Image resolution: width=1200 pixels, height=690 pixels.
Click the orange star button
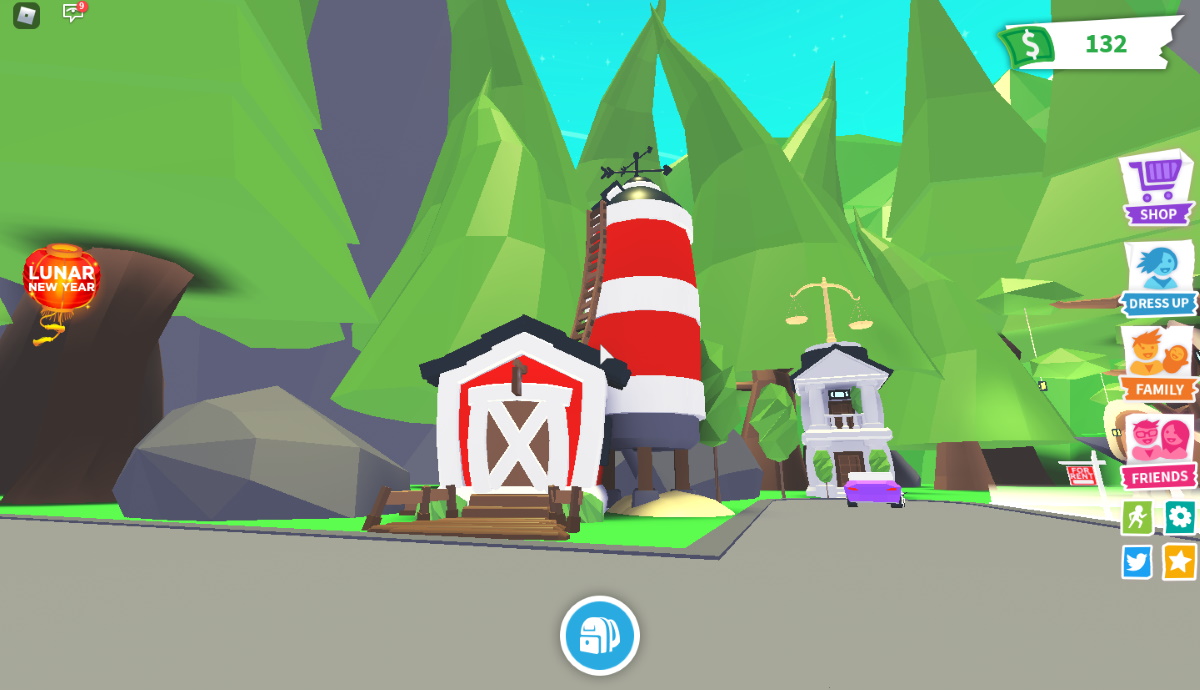[1180, 562]
